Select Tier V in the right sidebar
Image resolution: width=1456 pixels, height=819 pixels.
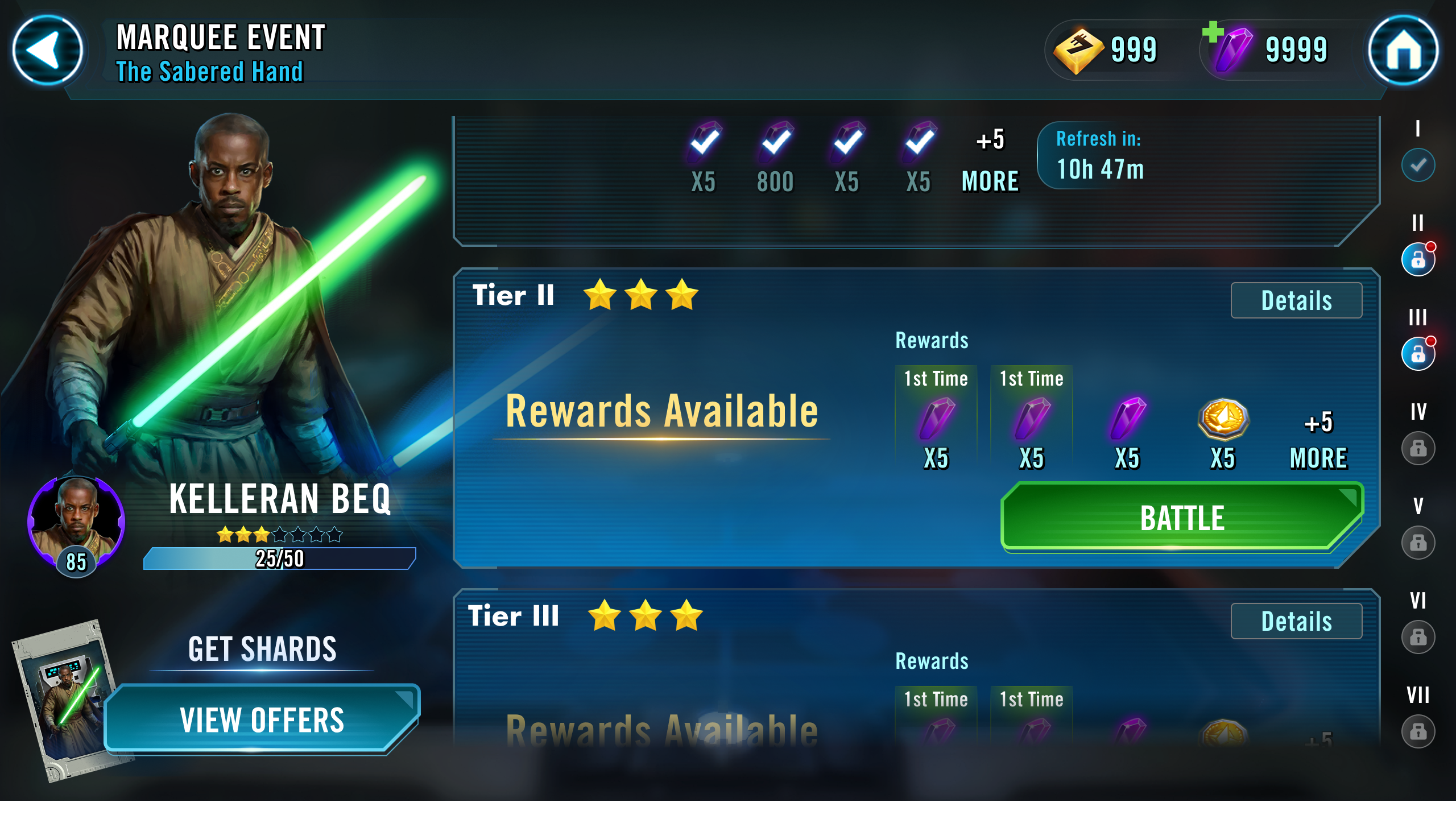(1417, 543)
